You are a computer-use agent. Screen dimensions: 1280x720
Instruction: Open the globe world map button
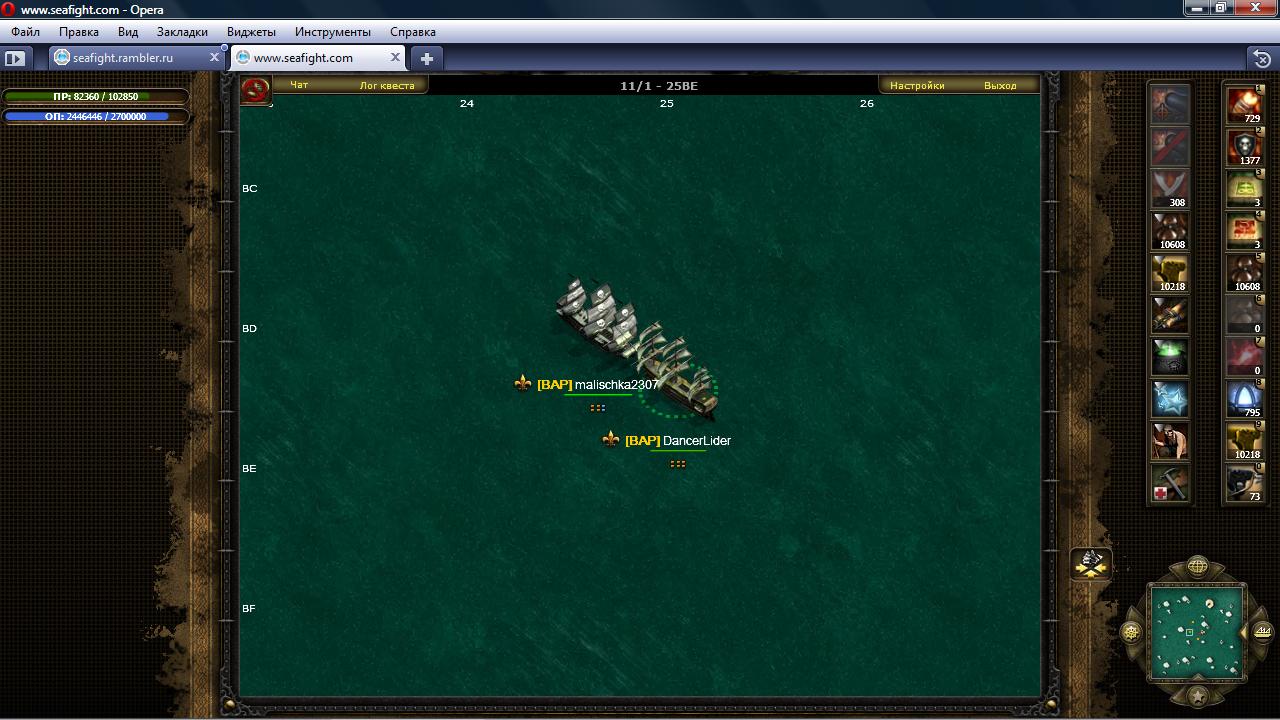click(x=1197, y=568)
